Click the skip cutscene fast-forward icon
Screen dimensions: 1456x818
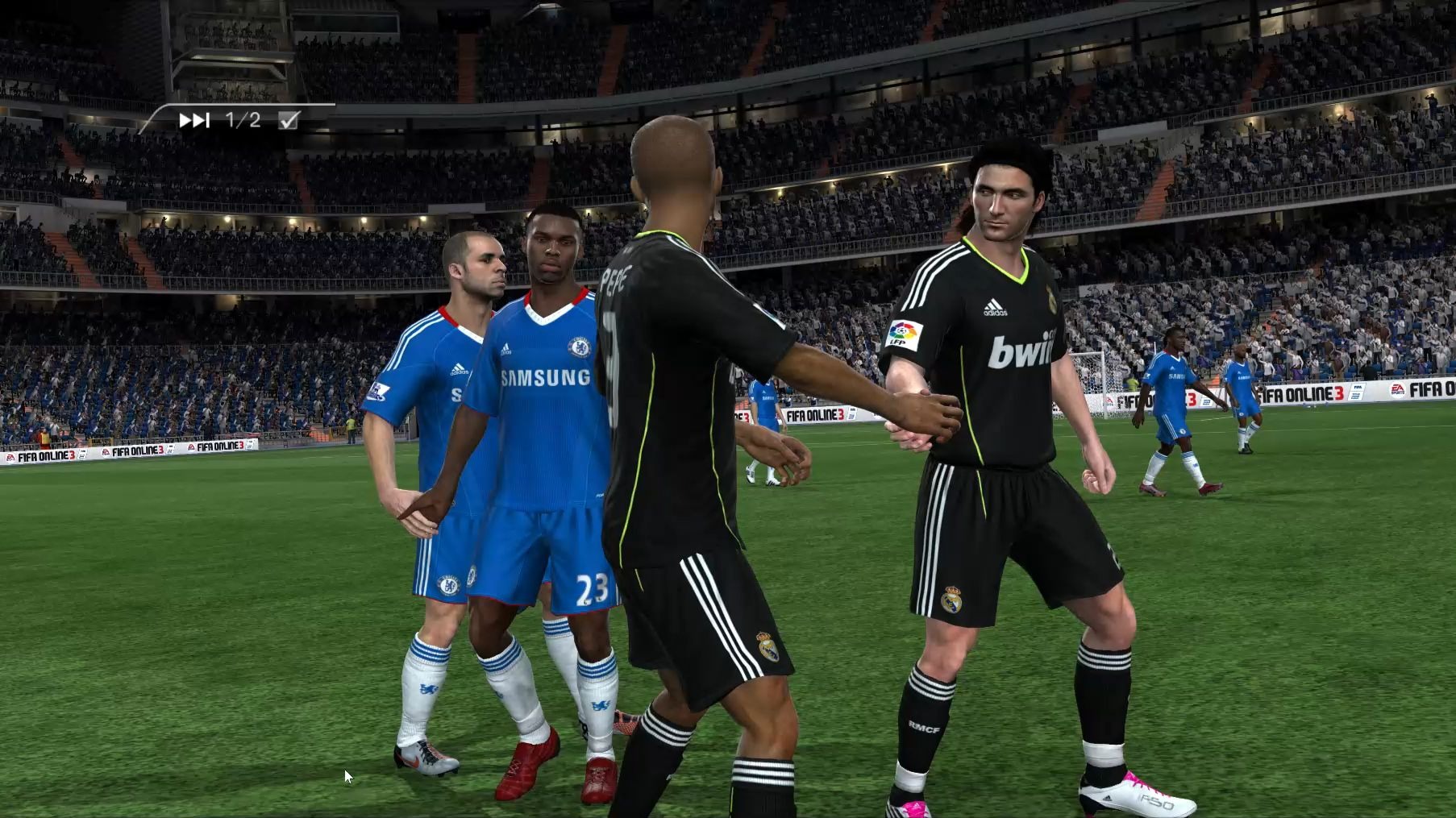[193, 121]
